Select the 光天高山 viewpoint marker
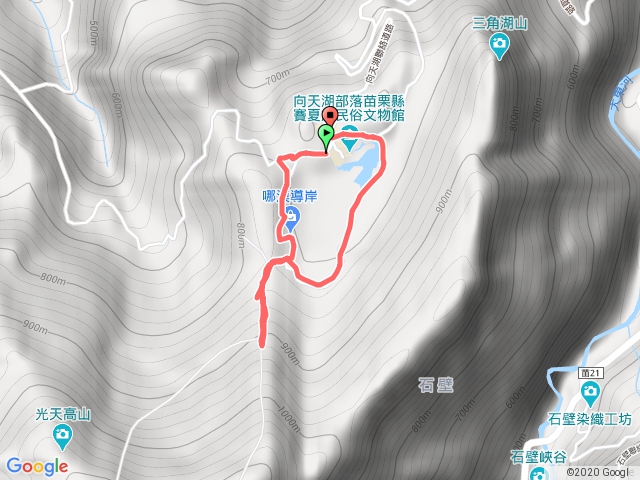Image resolution: width=640 pixels, height=480 pixels. [63, 434]
